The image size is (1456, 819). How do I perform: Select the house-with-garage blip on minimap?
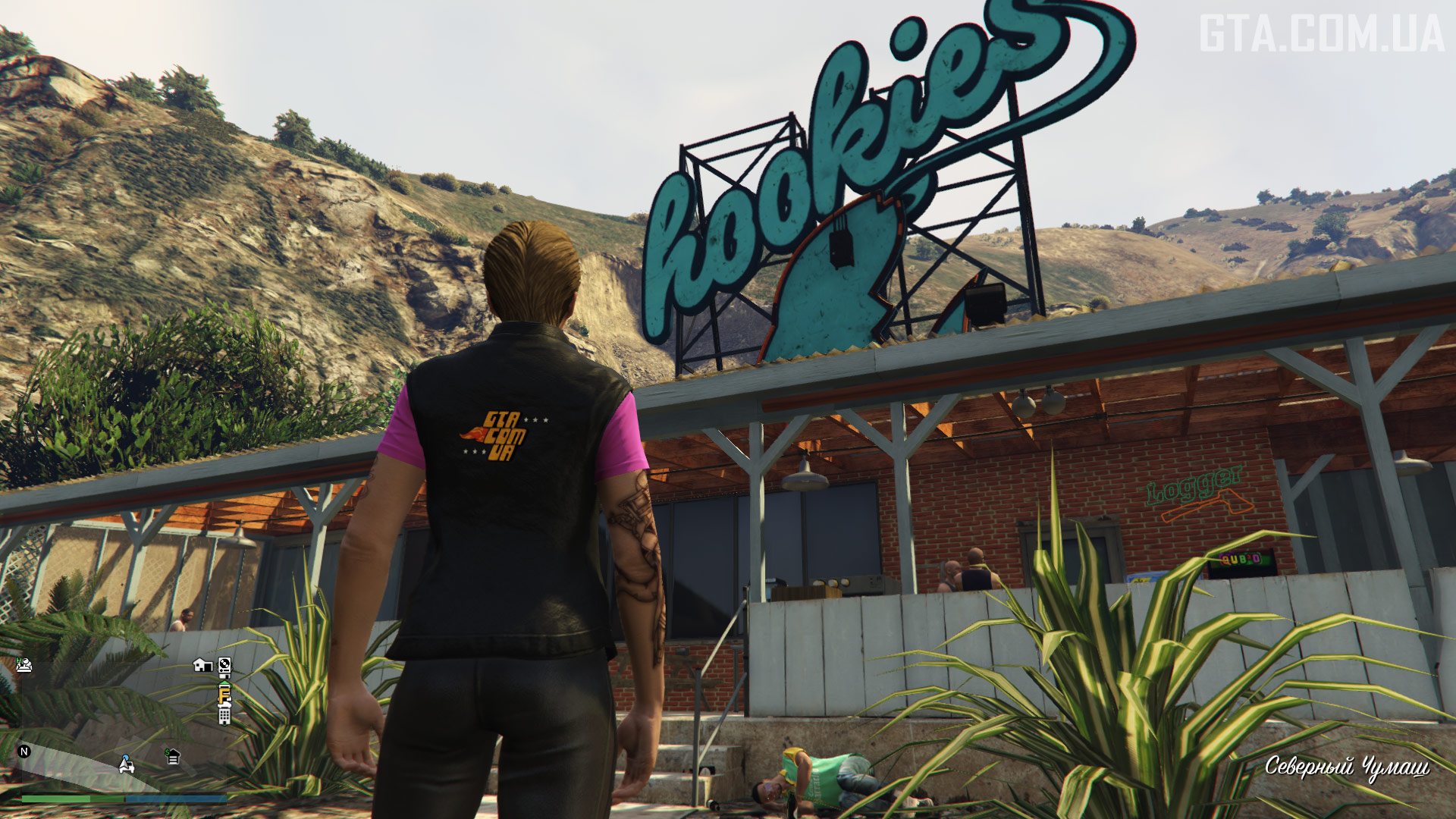[202, 665]
